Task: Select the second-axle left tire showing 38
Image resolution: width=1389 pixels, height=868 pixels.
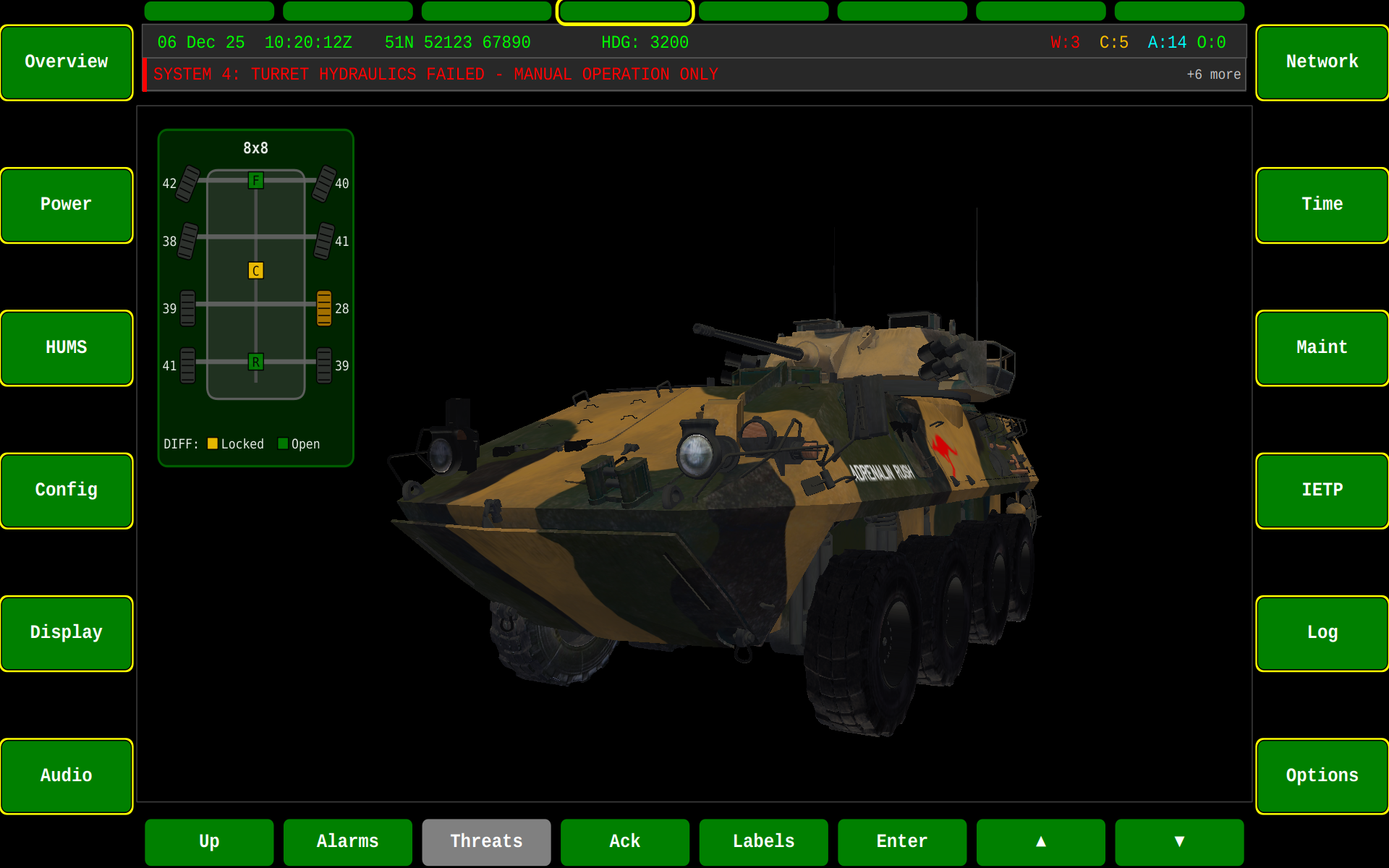Action: pos(187,241)
